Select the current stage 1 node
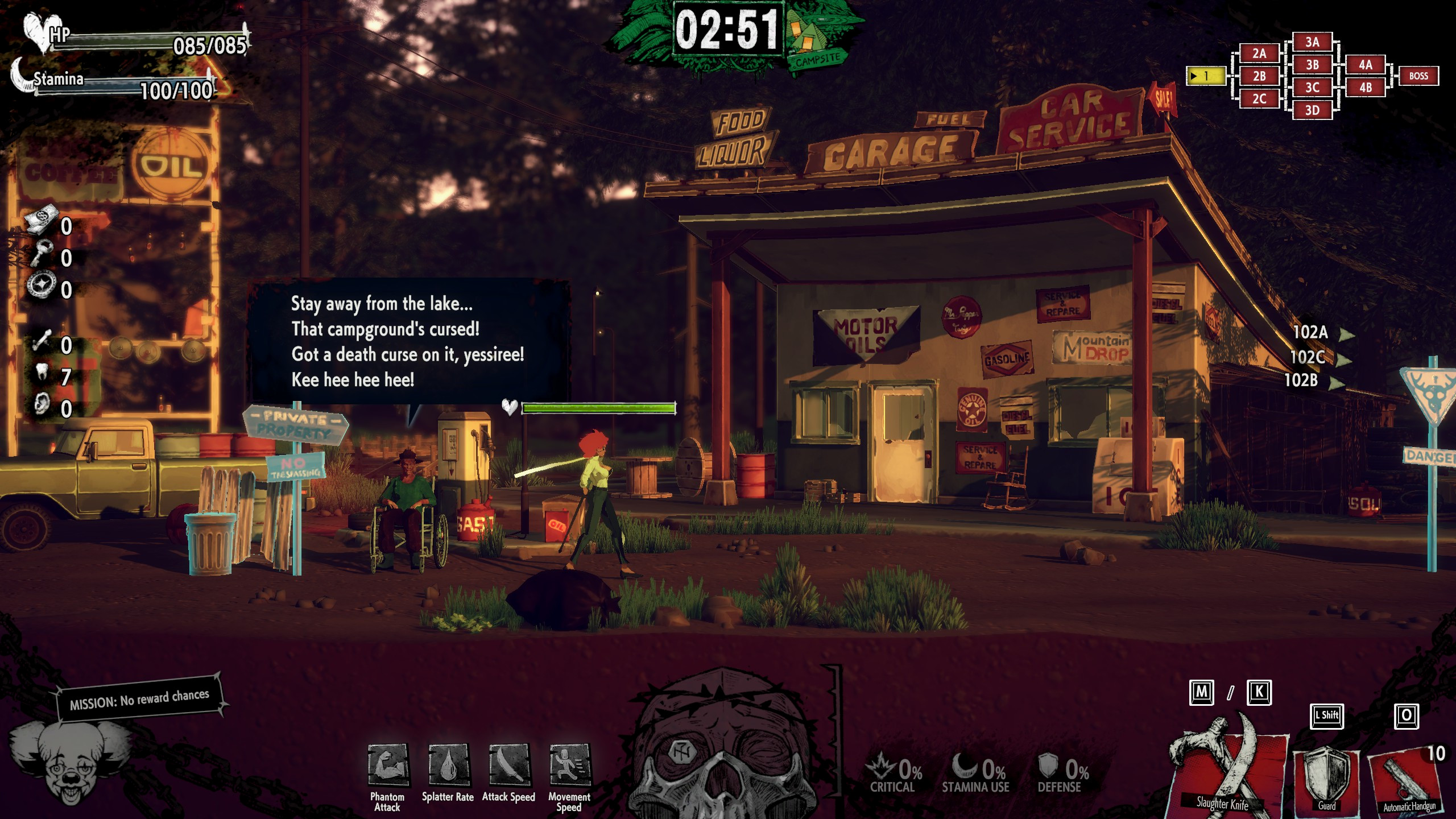 click(1205, 76)
